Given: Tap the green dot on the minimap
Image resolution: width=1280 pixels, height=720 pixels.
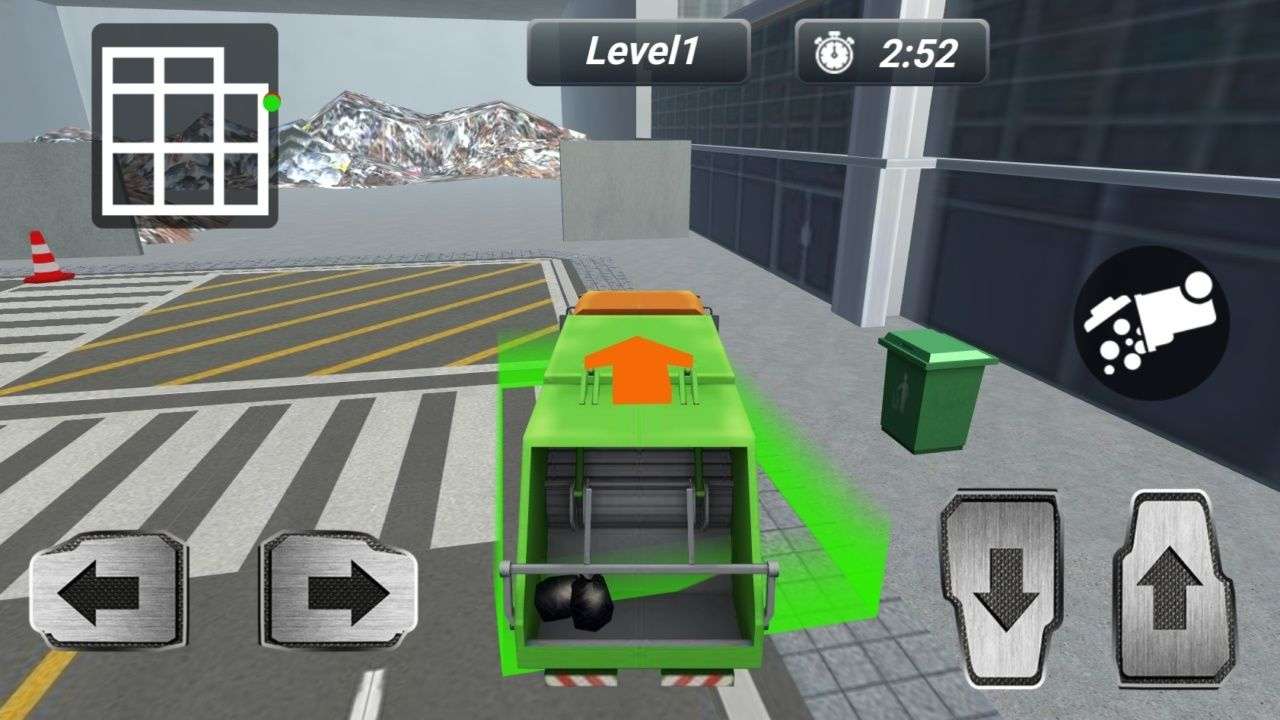Looking at the screenshot, I should pos(268,101).
